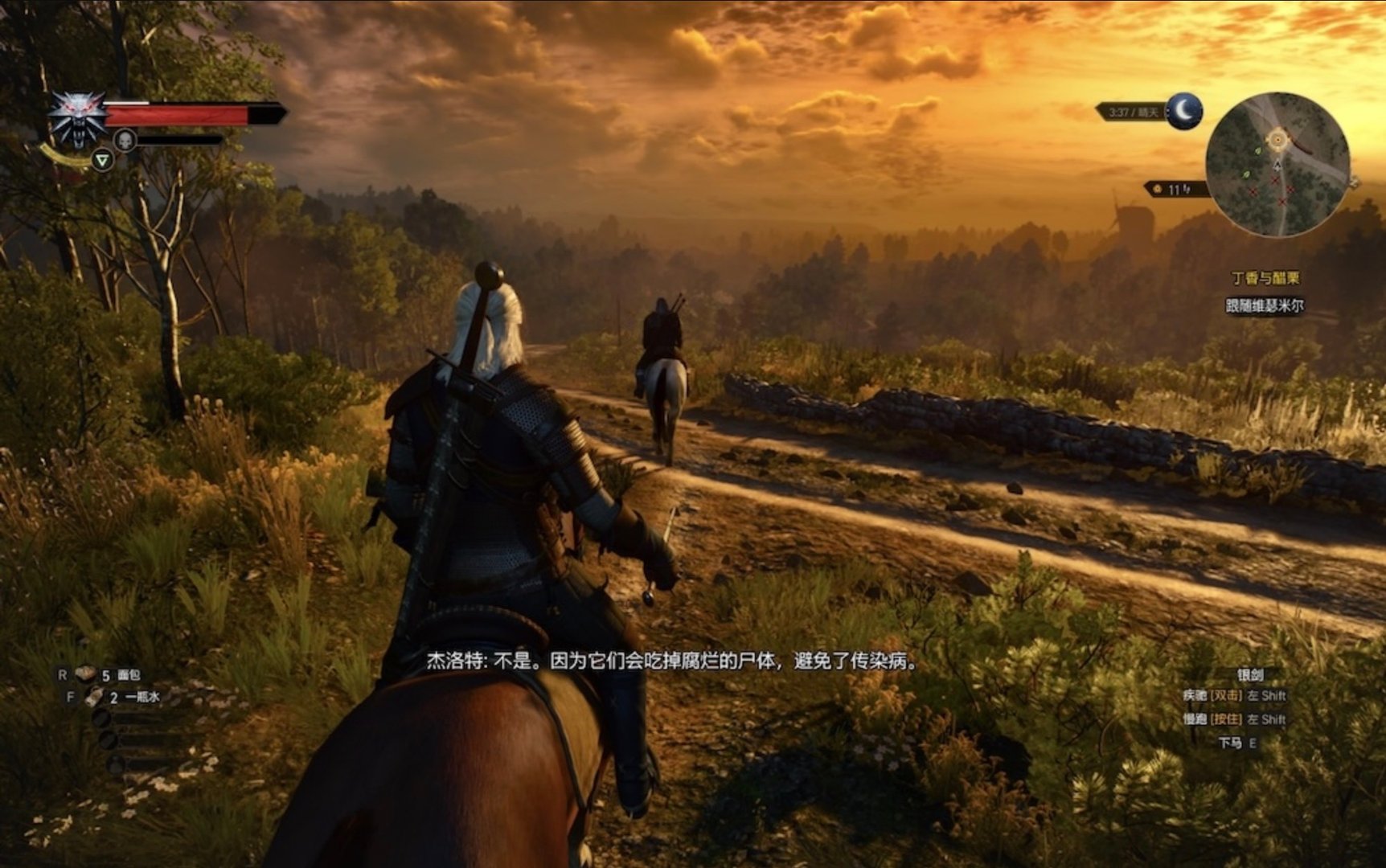
Task: Click the coin icon next to 11
Action: click(x=1158, y=189)
